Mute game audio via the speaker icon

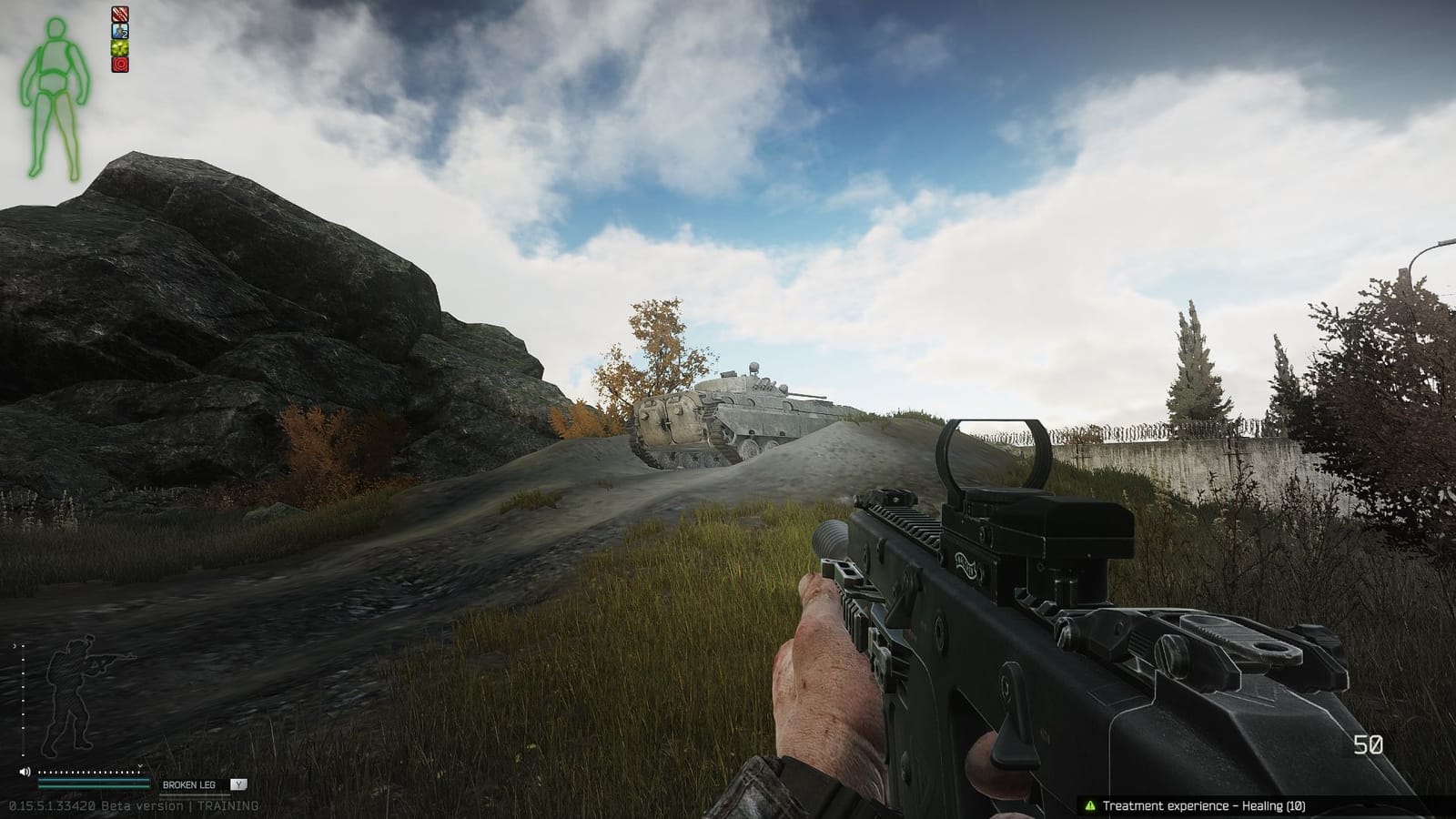tap(25, 773)
